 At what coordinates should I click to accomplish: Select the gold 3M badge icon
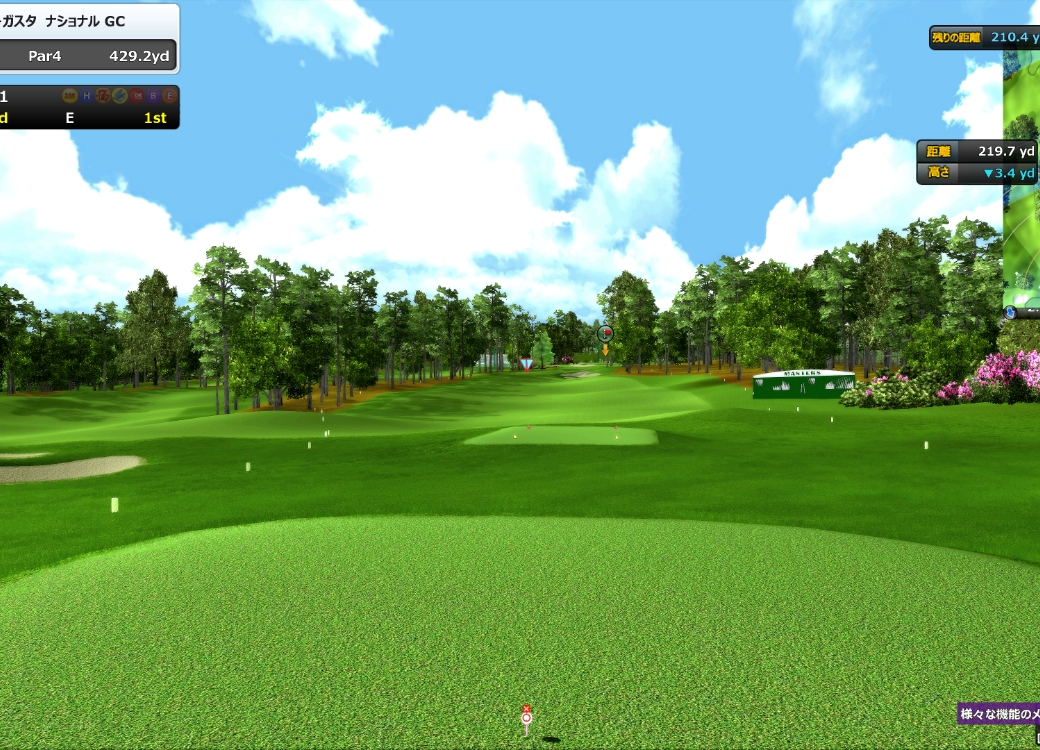pos(70,96)
